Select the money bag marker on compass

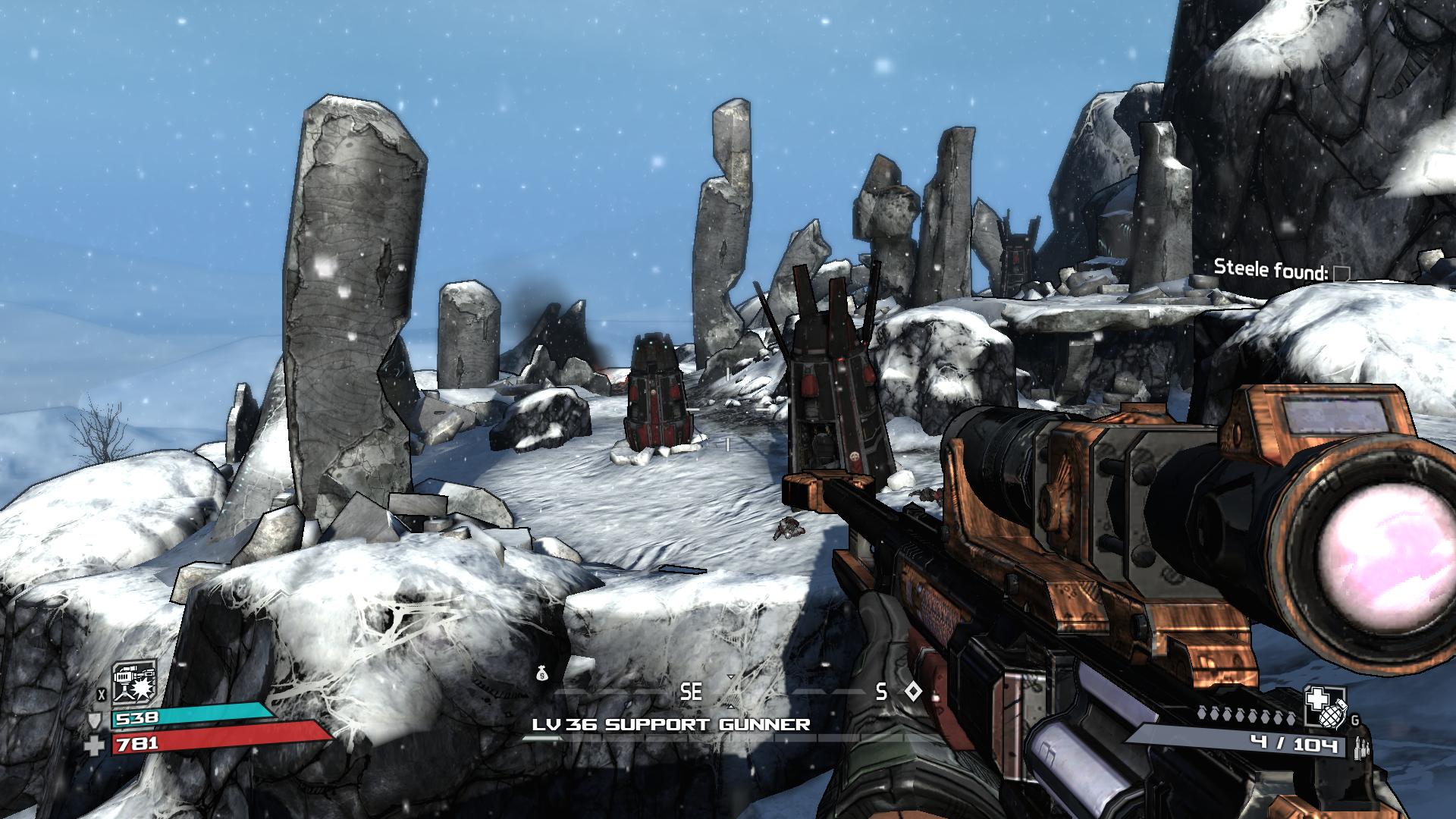541,673
